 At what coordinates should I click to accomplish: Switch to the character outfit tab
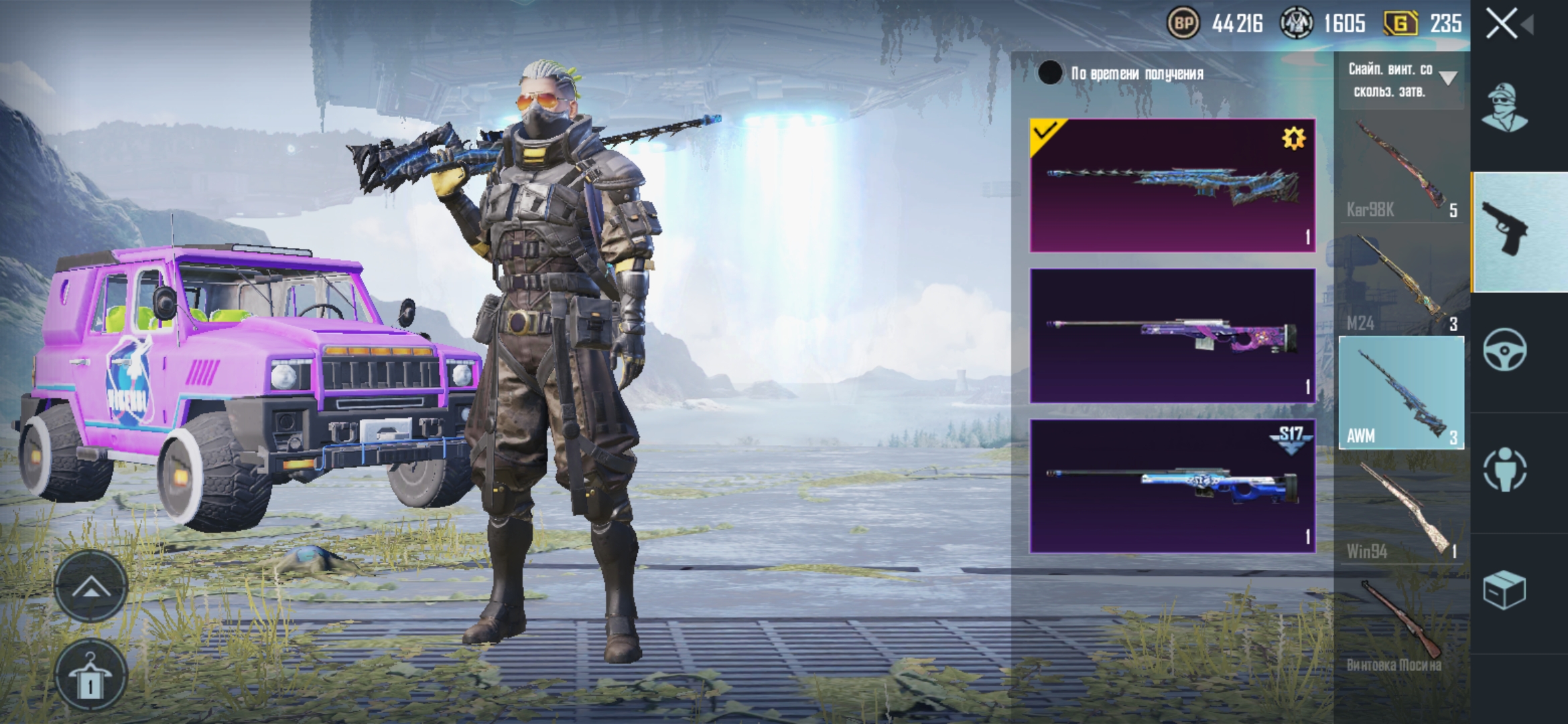pyautogui.click(x=1505, y=107)
